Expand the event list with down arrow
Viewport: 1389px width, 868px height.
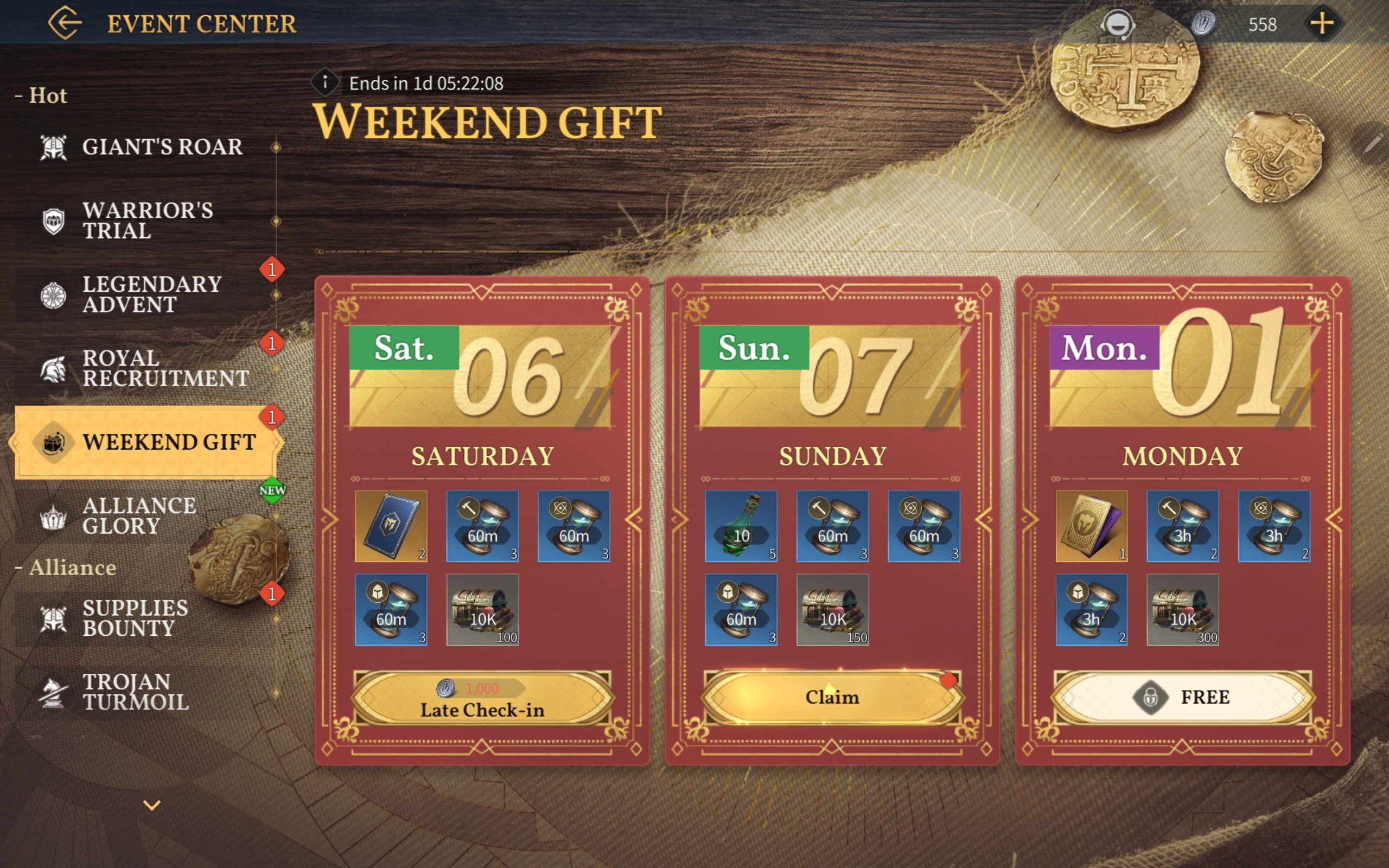click(x=151, y=805)
